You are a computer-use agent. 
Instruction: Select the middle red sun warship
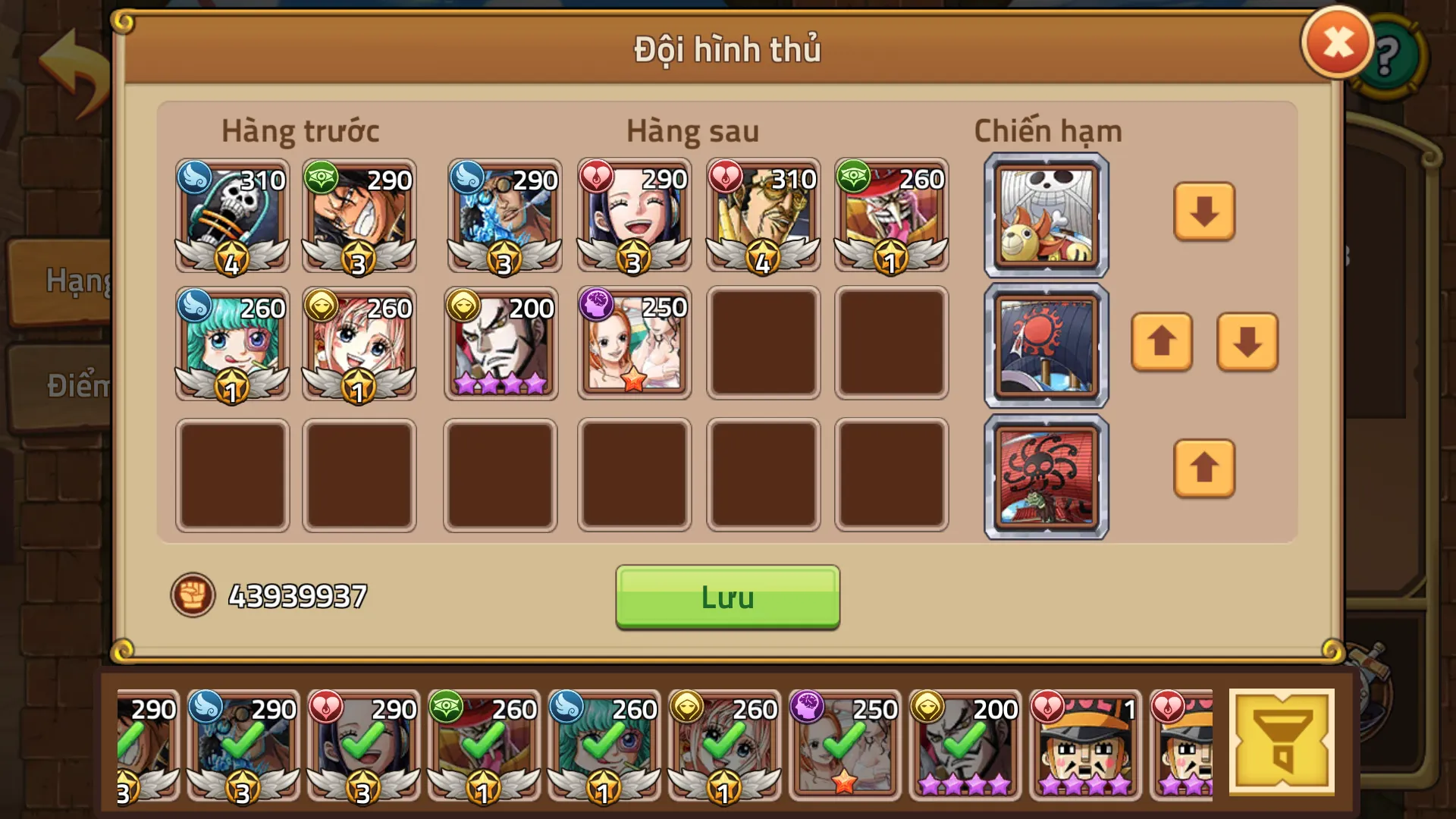(x=1046, y=343)
